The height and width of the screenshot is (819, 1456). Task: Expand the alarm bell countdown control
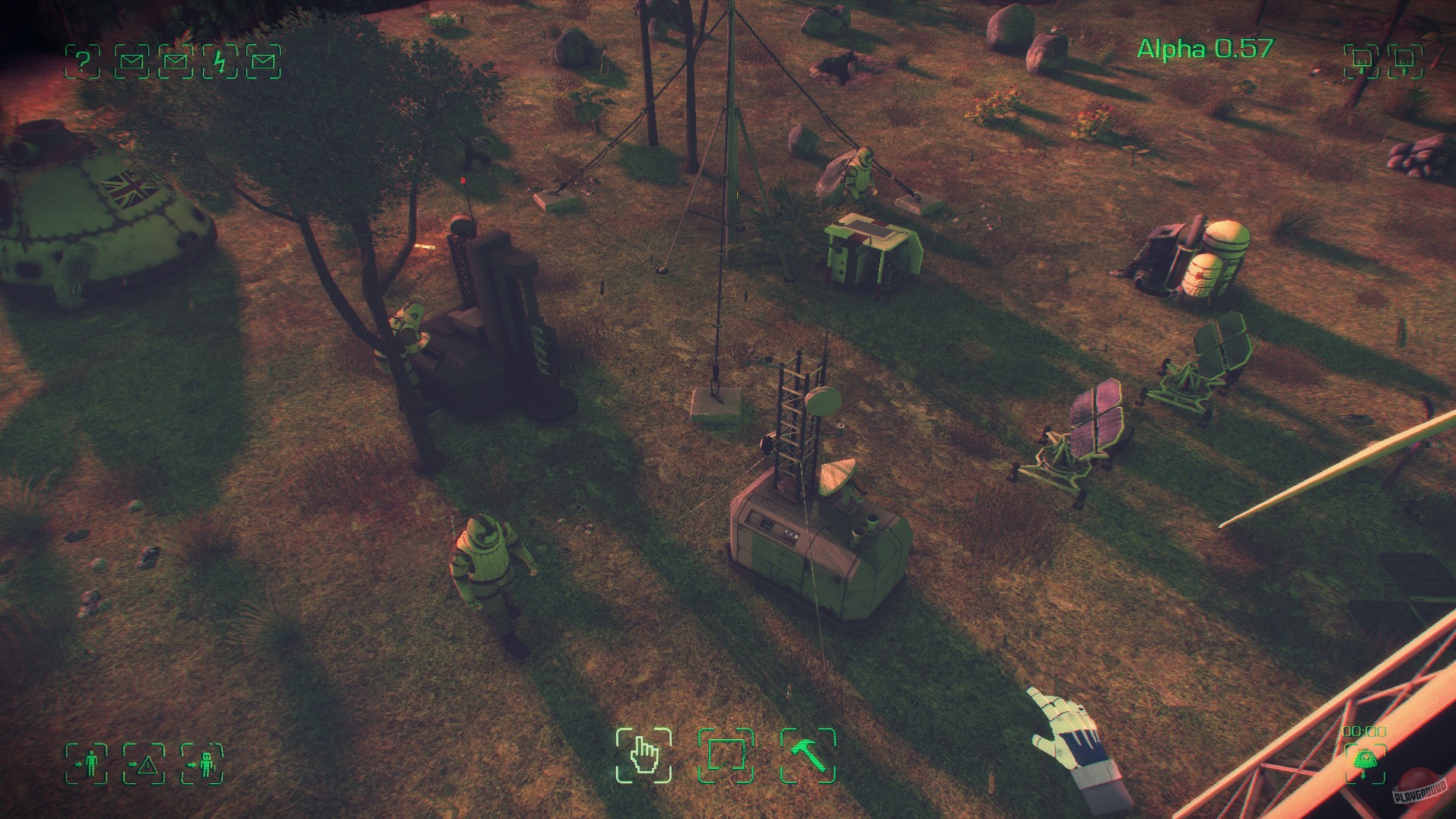pos(1365,761)
